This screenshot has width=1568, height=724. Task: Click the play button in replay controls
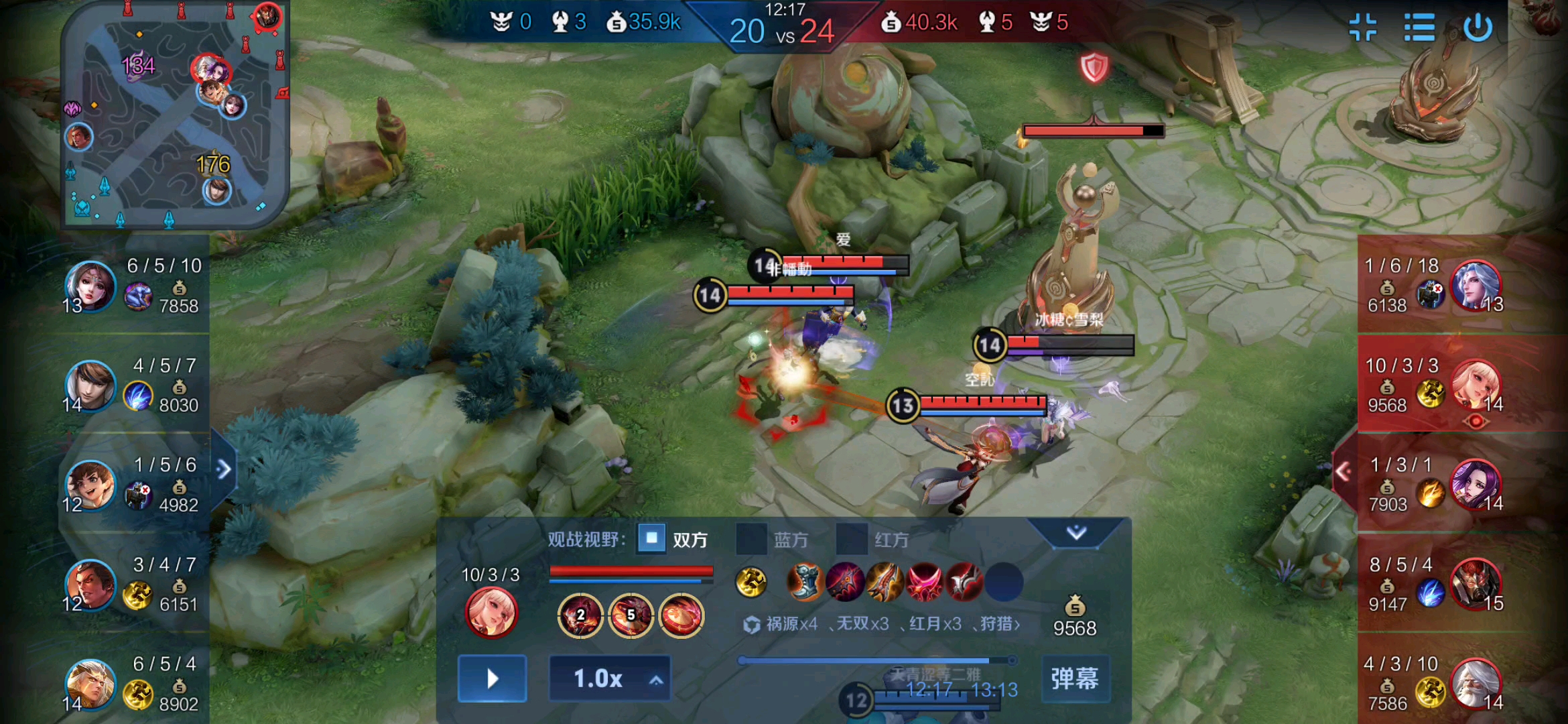tap(492, 678)
